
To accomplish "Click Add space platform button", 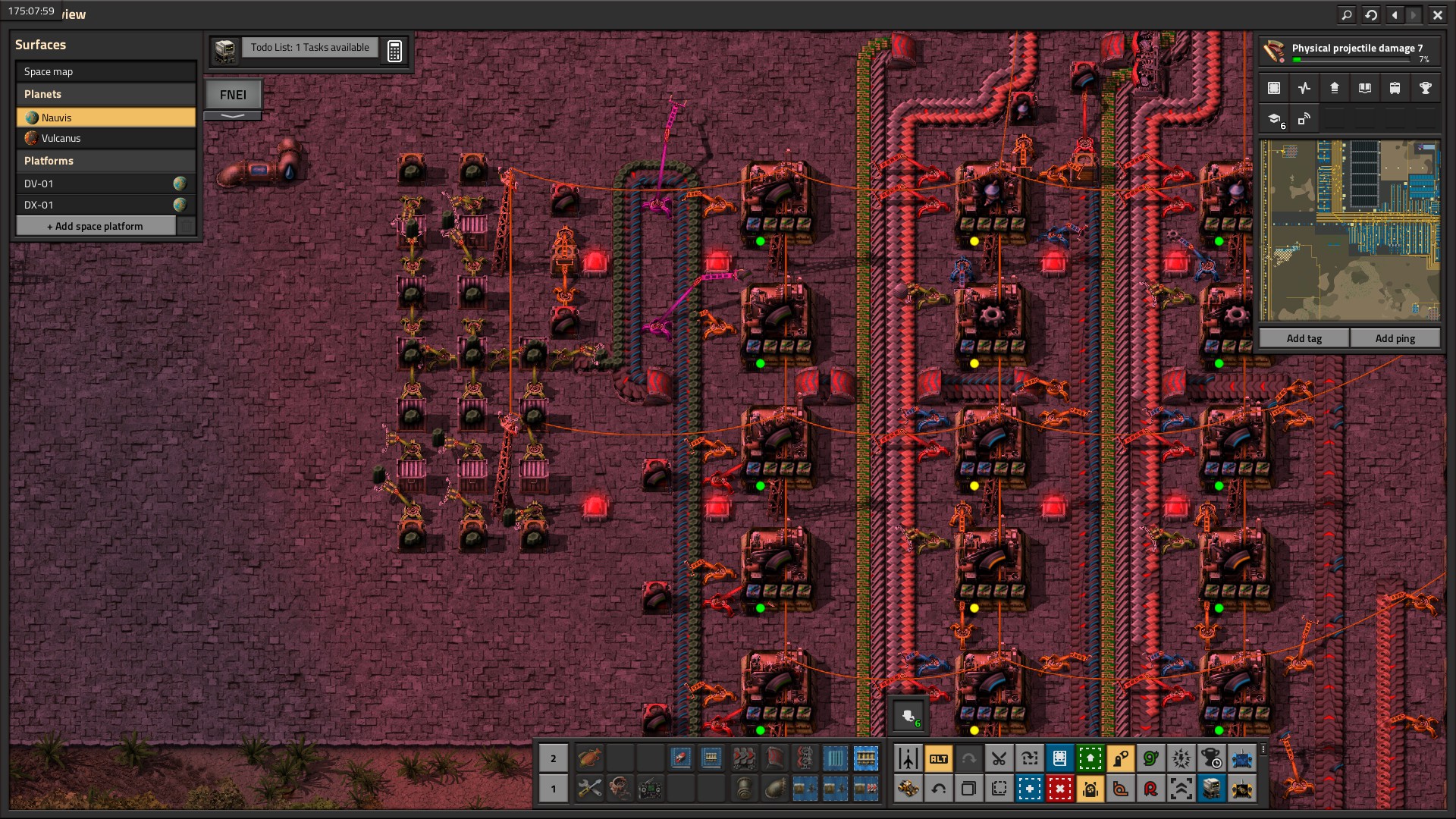I will click(x=96, y=226).
